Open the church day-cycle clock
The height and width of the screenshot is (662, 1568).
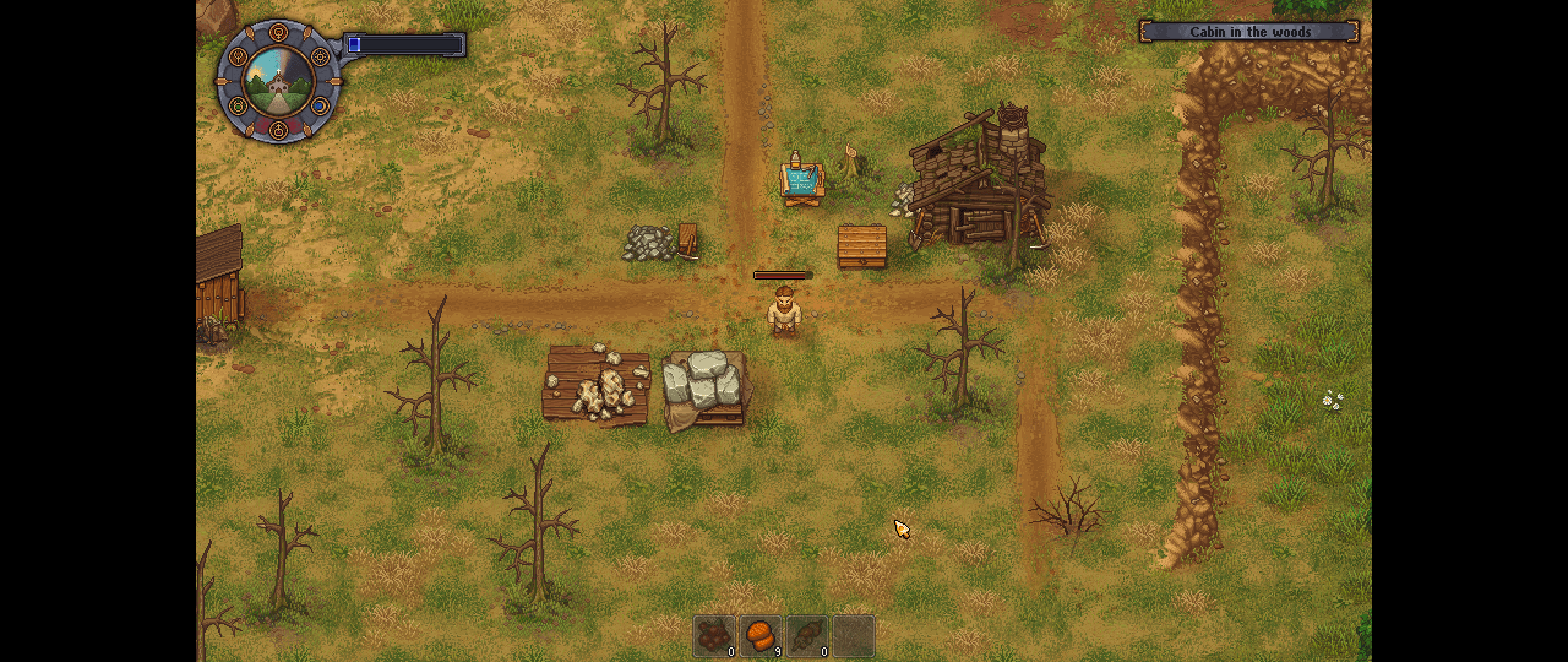(x=279, y=82)
